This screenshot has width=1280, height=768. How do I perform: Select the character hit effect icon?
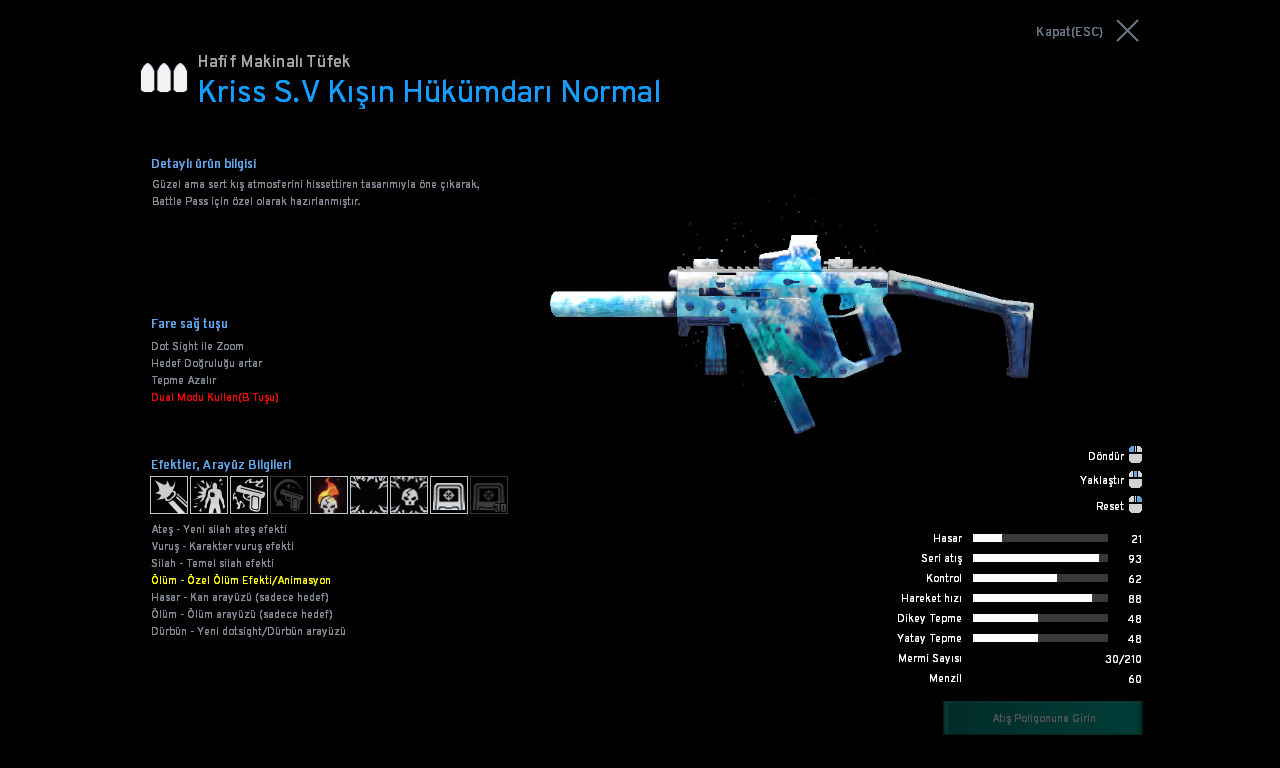point(209,495)
